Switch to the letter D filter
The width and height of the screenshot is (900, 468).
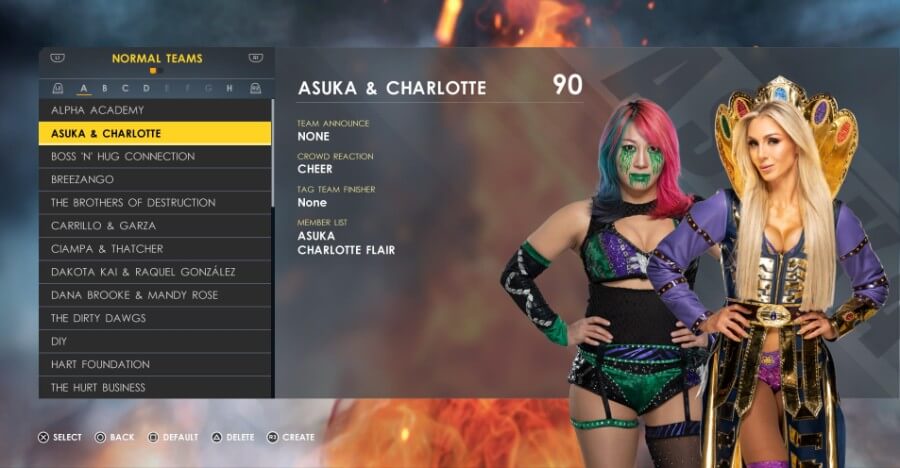tap(146, 88)
